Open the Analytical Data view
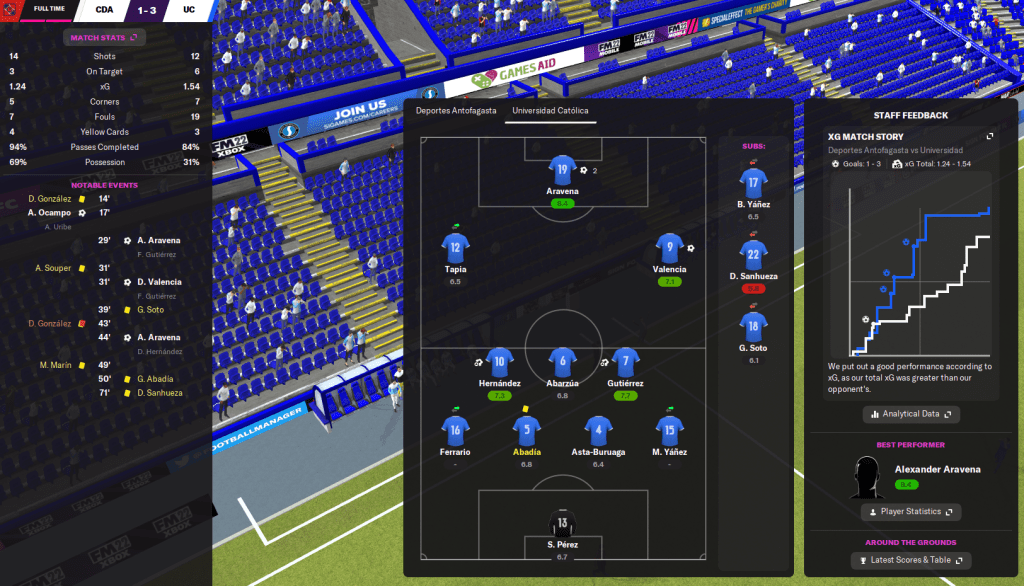Image resolution: width=1024 pixels, height=586 pixels. (x=910, y=413)
